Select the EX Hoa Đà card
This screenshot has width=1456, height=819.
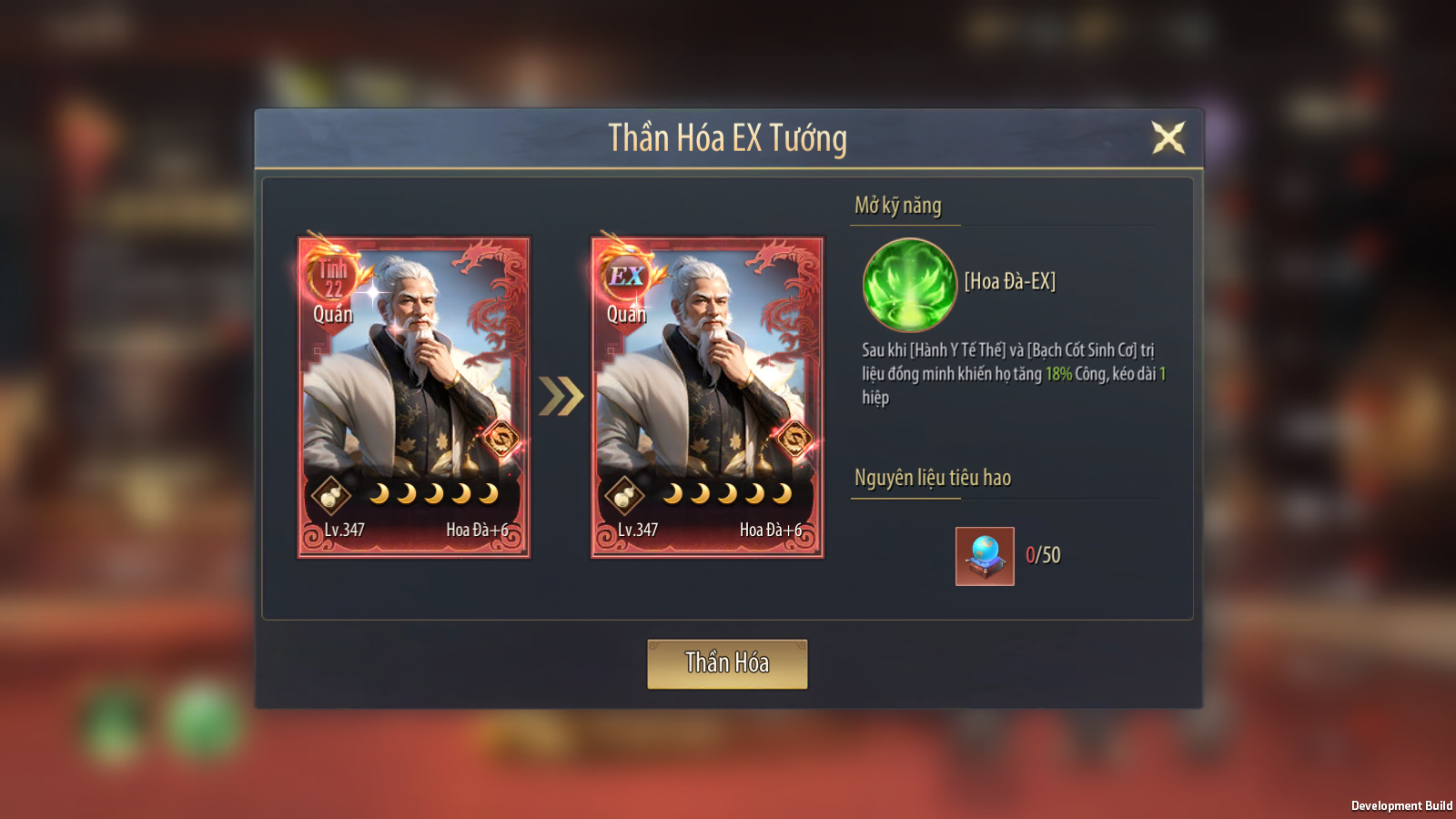coord(707,398)
